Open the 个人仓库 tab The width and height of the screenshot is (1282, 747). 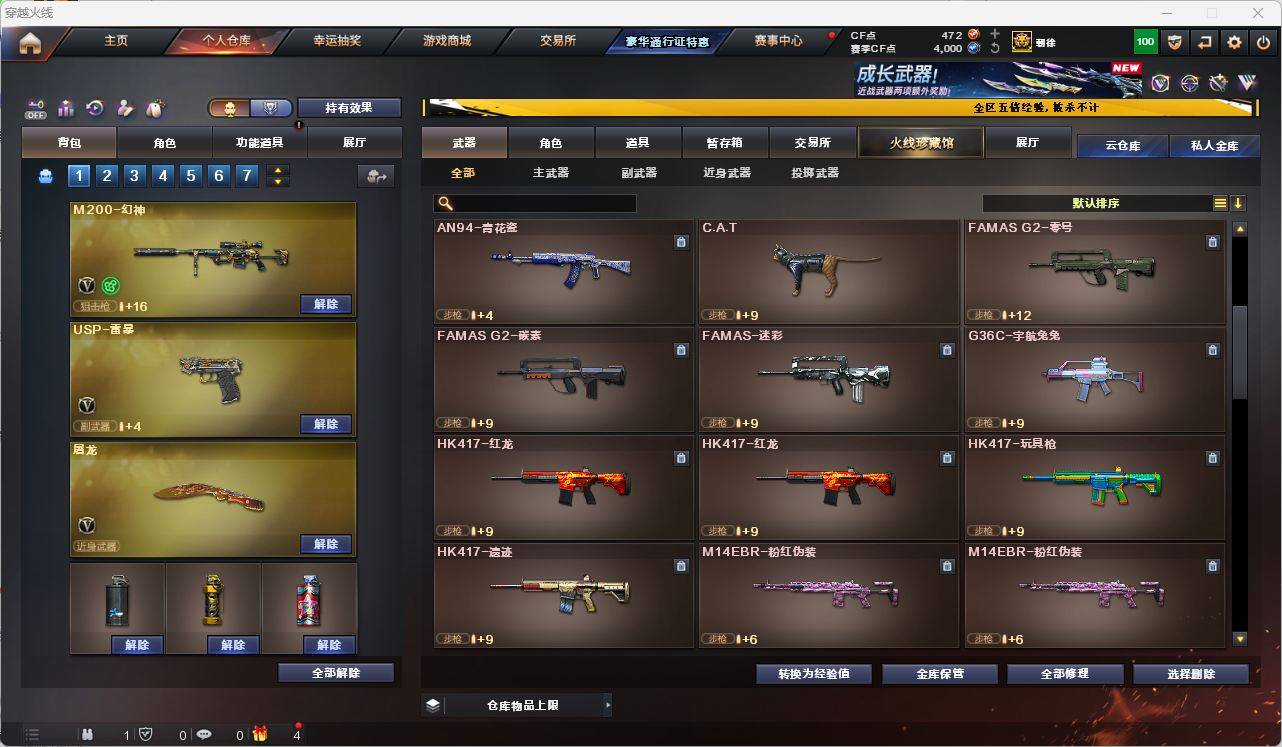click(226, 42)
